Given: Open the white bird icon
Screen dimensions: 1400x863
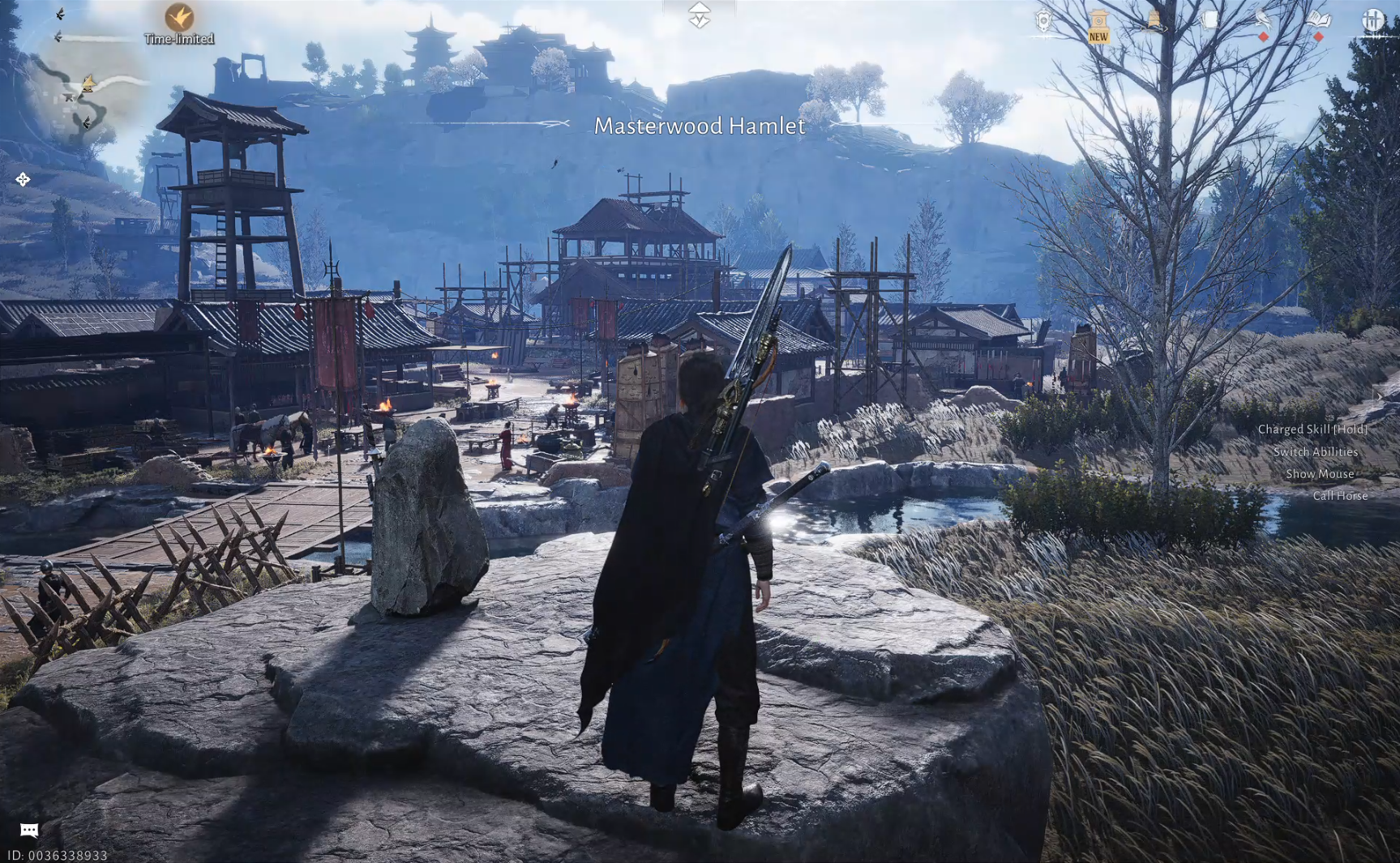Looking at the screenshot, I should point(1263,20).
